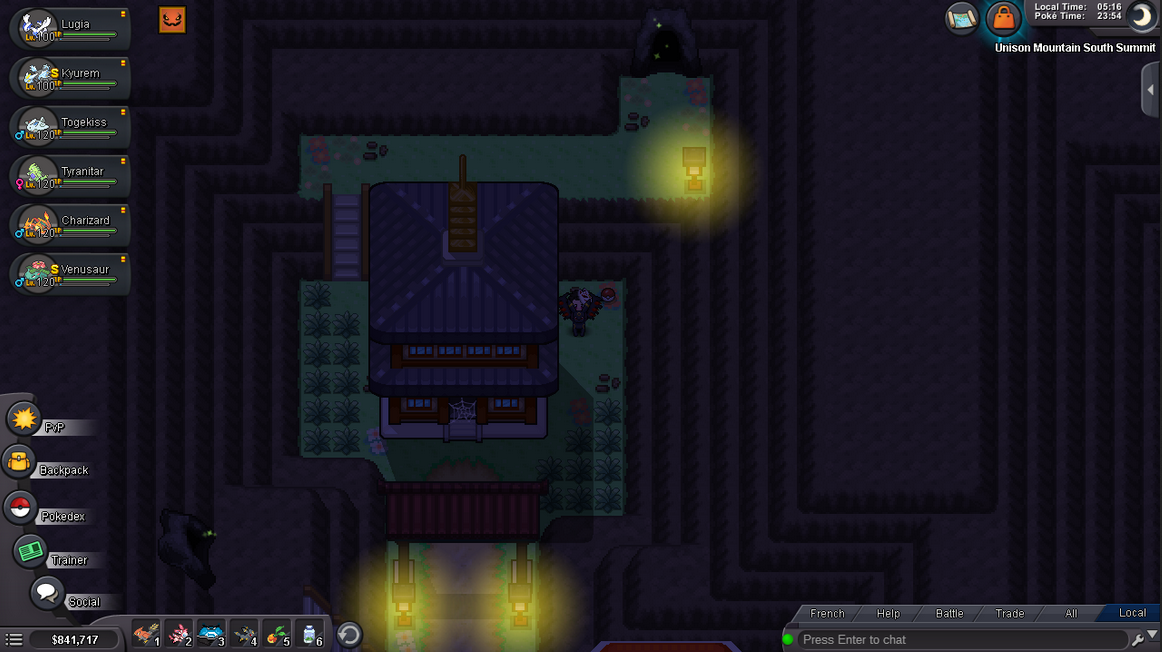Open the PvP menu
Image resolution: width=1162 pixels, height=652 pixels.
(25, 419)
